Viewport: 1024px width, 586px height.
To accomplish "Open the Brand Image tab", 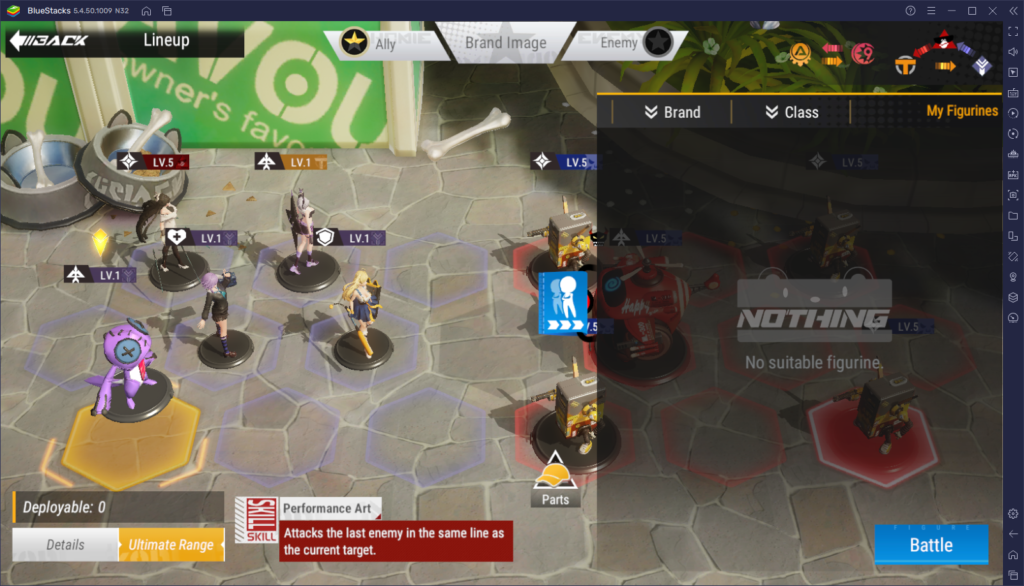I will [x=505, y=43].
